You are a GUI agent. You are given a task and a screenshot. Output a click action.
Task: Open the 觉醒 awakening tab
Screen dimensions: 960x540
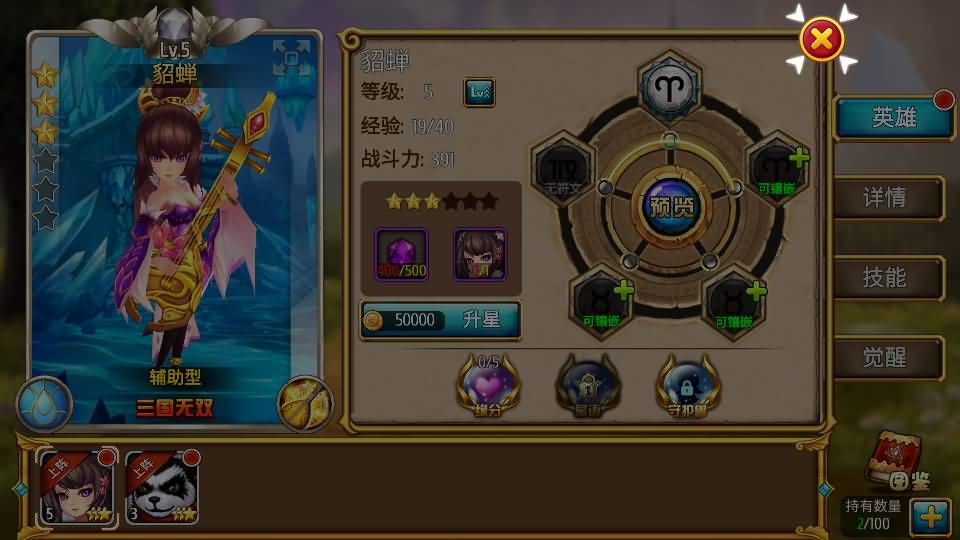pos(888,358)
